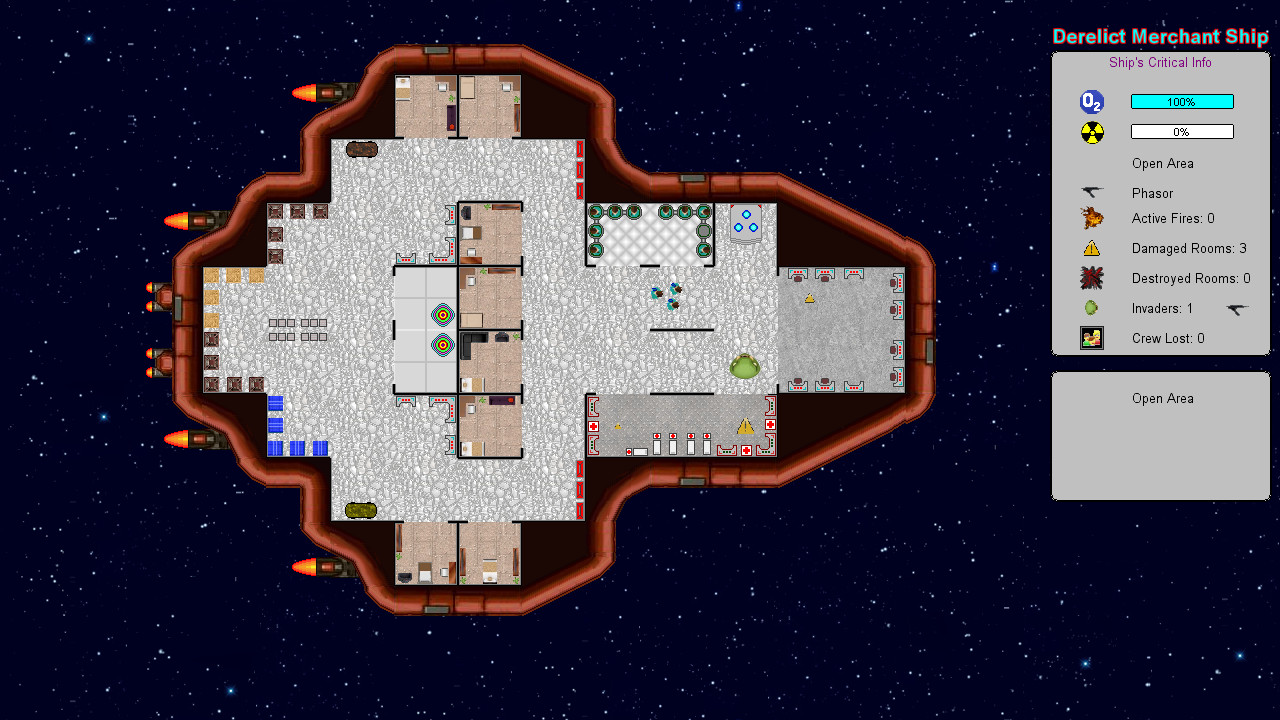Select the green alien invader on the deck
This screenshot has width=1280, height=720.
pos(745,367)
